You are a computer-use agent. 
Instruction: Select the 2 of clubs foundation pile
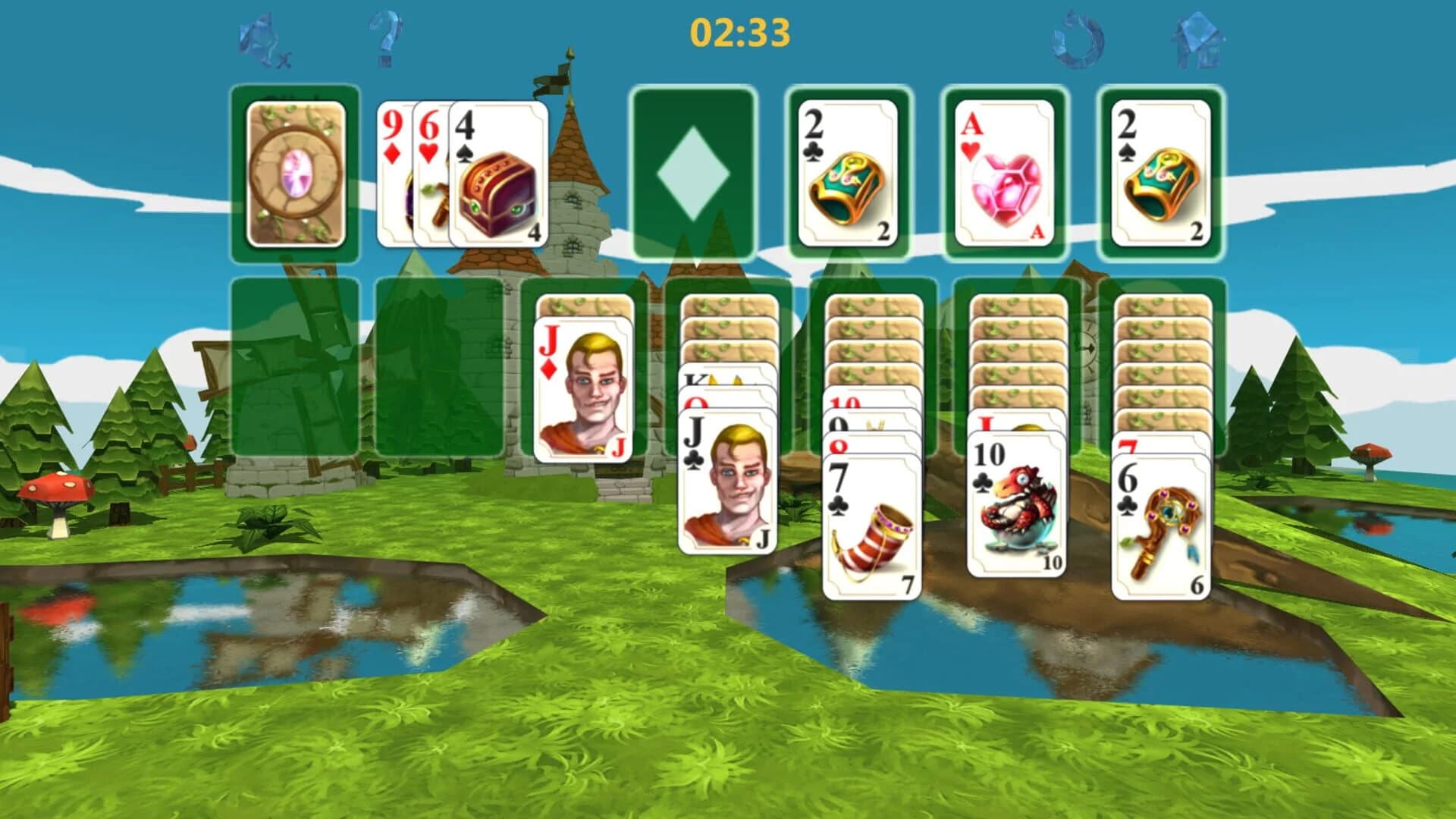(849, 174)
